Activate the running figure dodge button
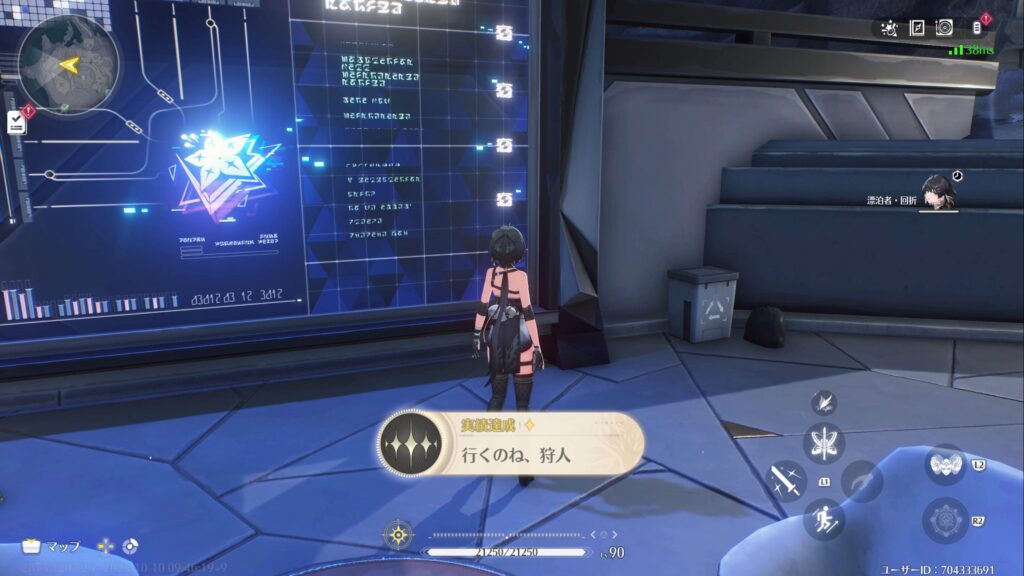This screenshot has width=1024, height=576. 825,518
